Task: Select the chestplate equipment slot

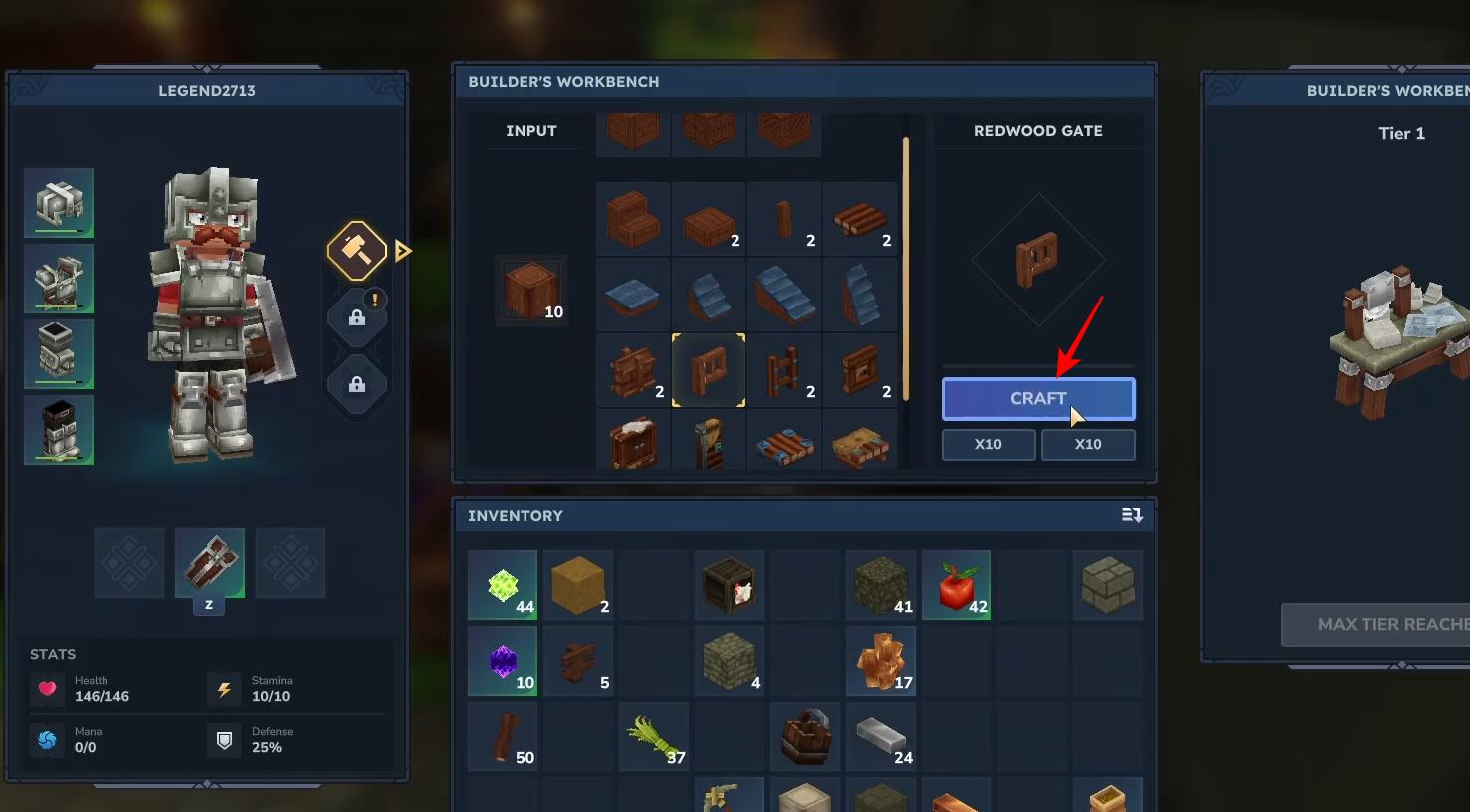Action: pyautogui.click(x=59, y=279)
